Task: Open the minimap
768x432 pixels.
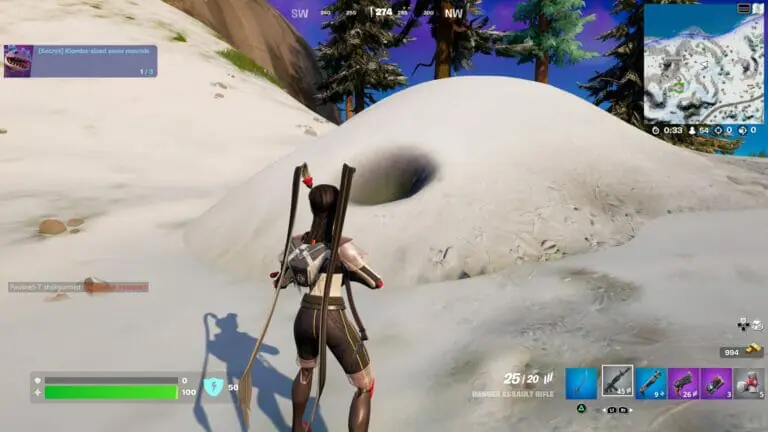Action: tap(703, 64)
